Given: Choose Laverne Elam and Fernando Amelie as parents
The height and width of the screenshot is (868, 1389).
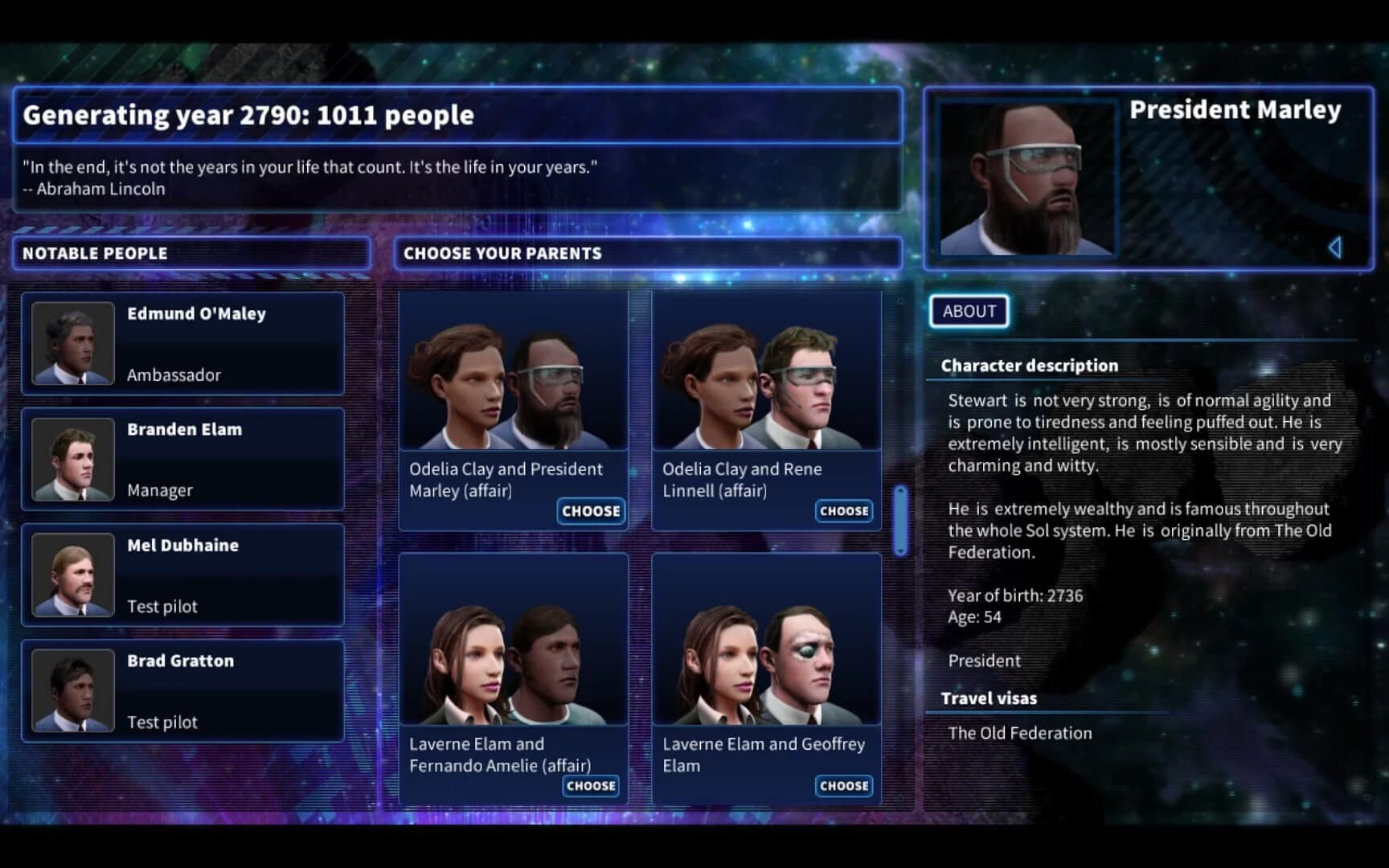Looking at the screenshot, I should pos(591,786).
